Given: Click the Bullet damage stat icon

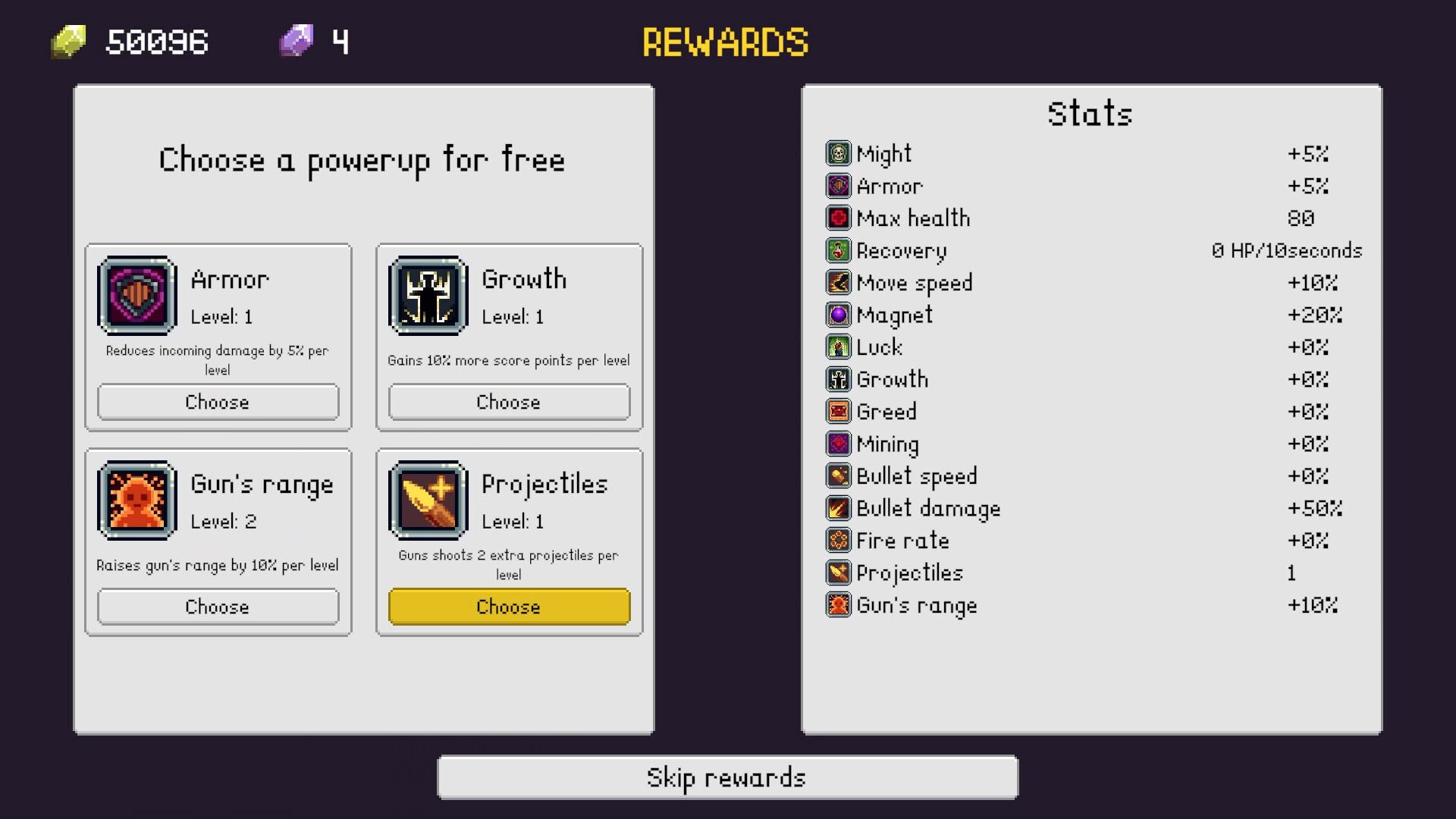Looking at the screenshot, I should (838, 508).
